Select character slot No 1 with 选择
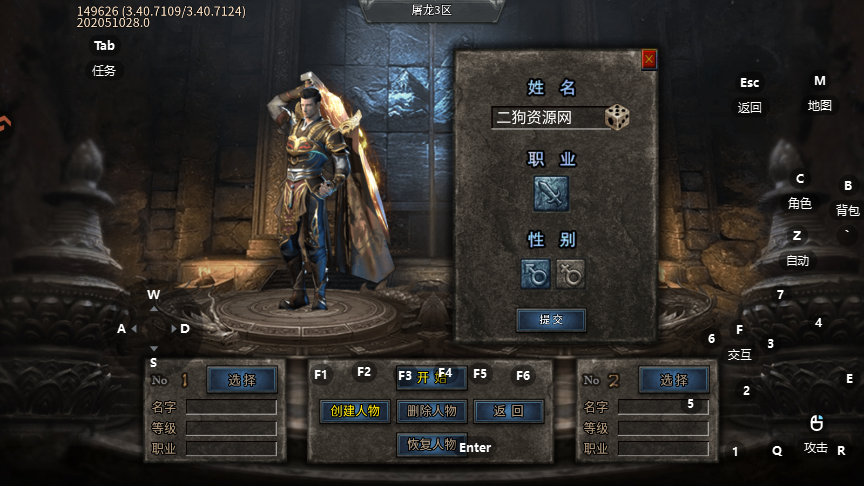This screenshot has height=486, width=864. click(x=242, y=380)
